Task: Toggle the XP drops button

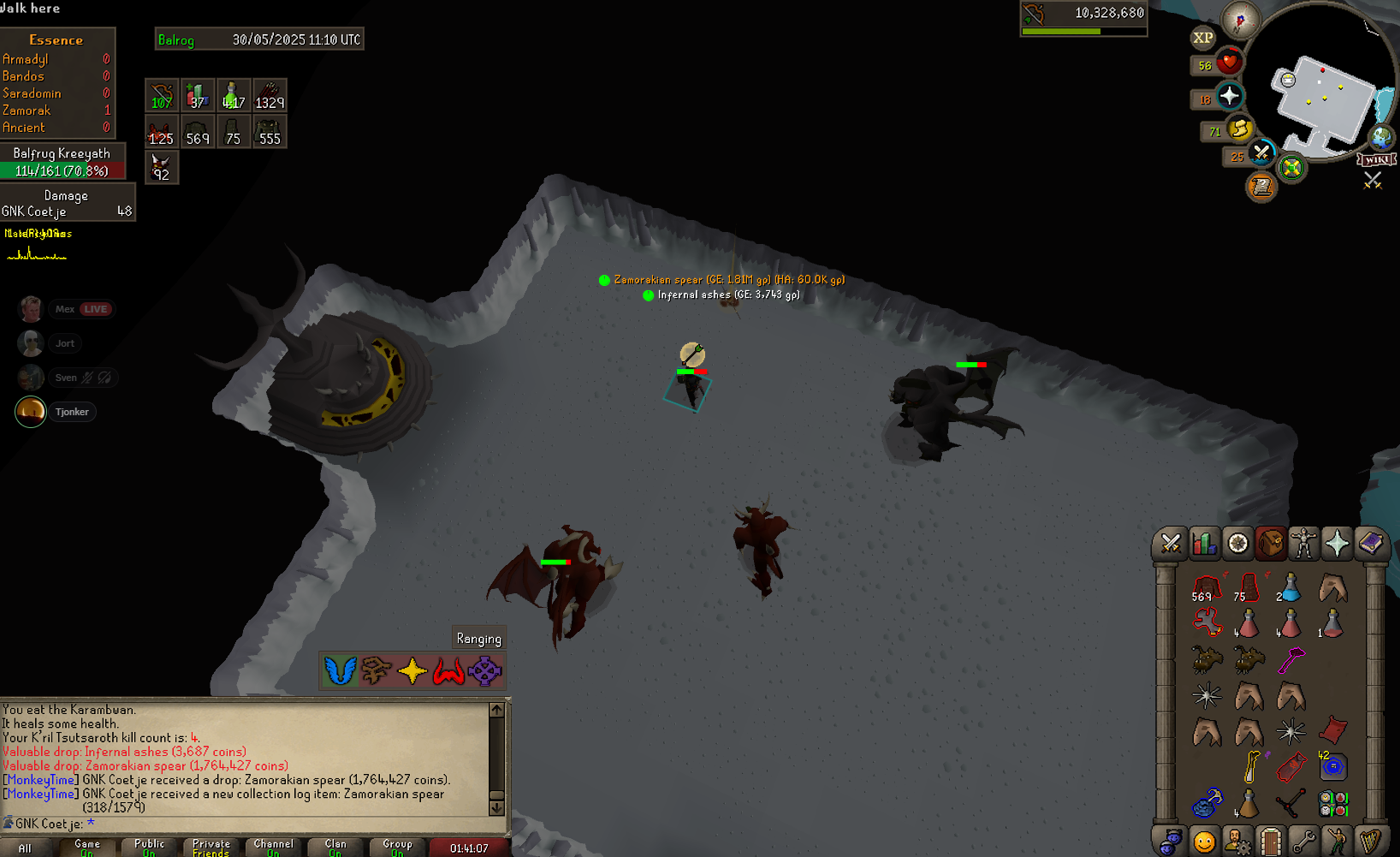Action: [x=1202, y=38]
